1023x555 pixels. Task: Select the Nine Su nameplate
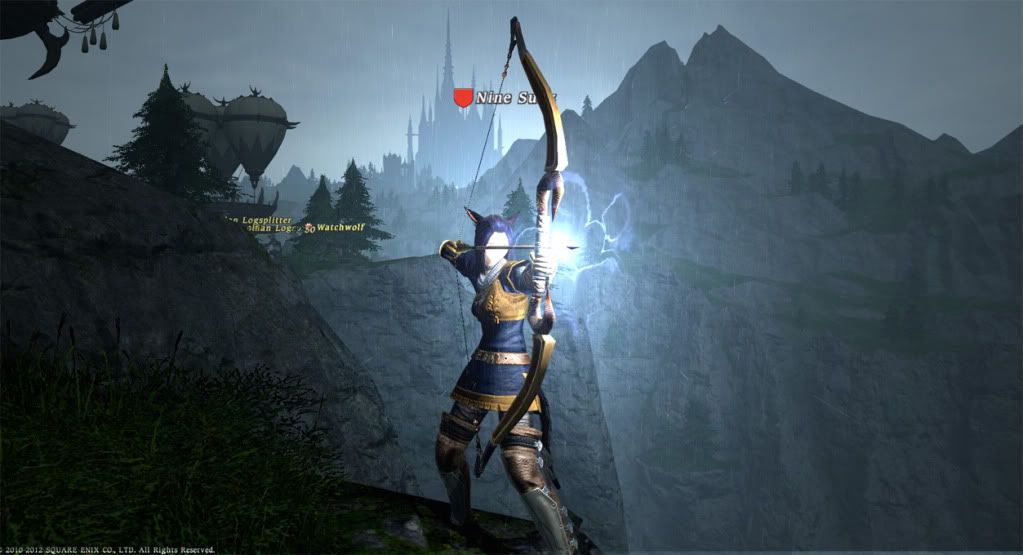coord(509,98)
